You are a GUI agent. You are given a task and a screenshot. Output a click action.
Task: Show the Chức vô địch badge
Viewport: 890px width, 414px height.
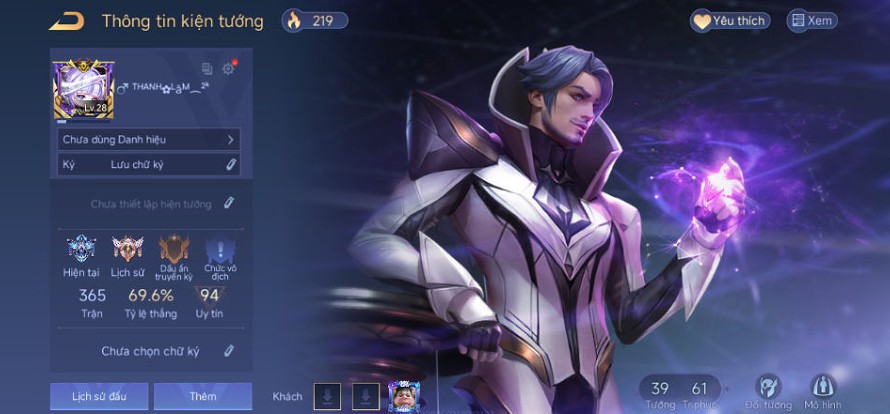tap(219, 251)
